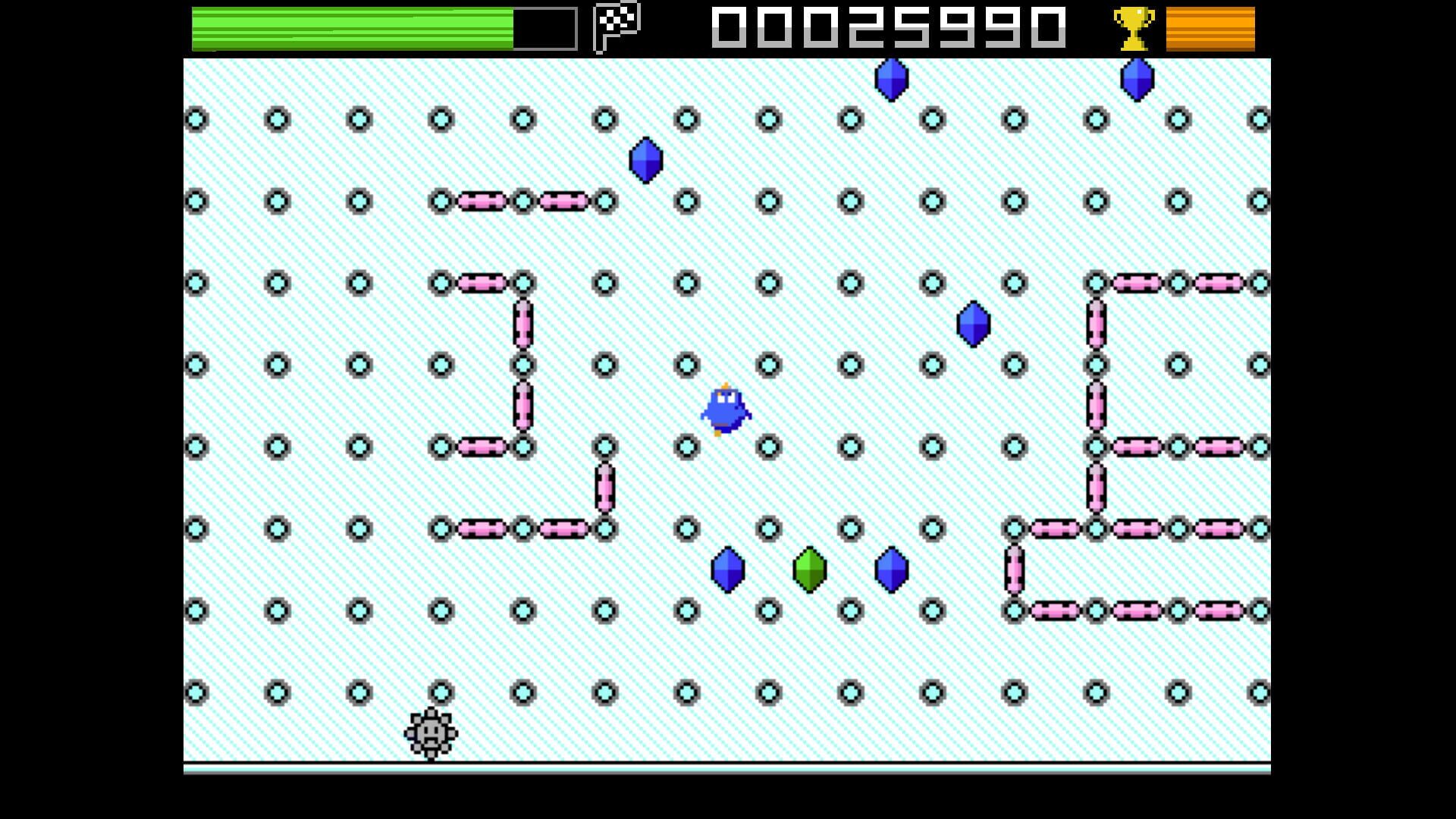
Task: Click the blue gem next to the penguin's right
Action: pos(973,324)
